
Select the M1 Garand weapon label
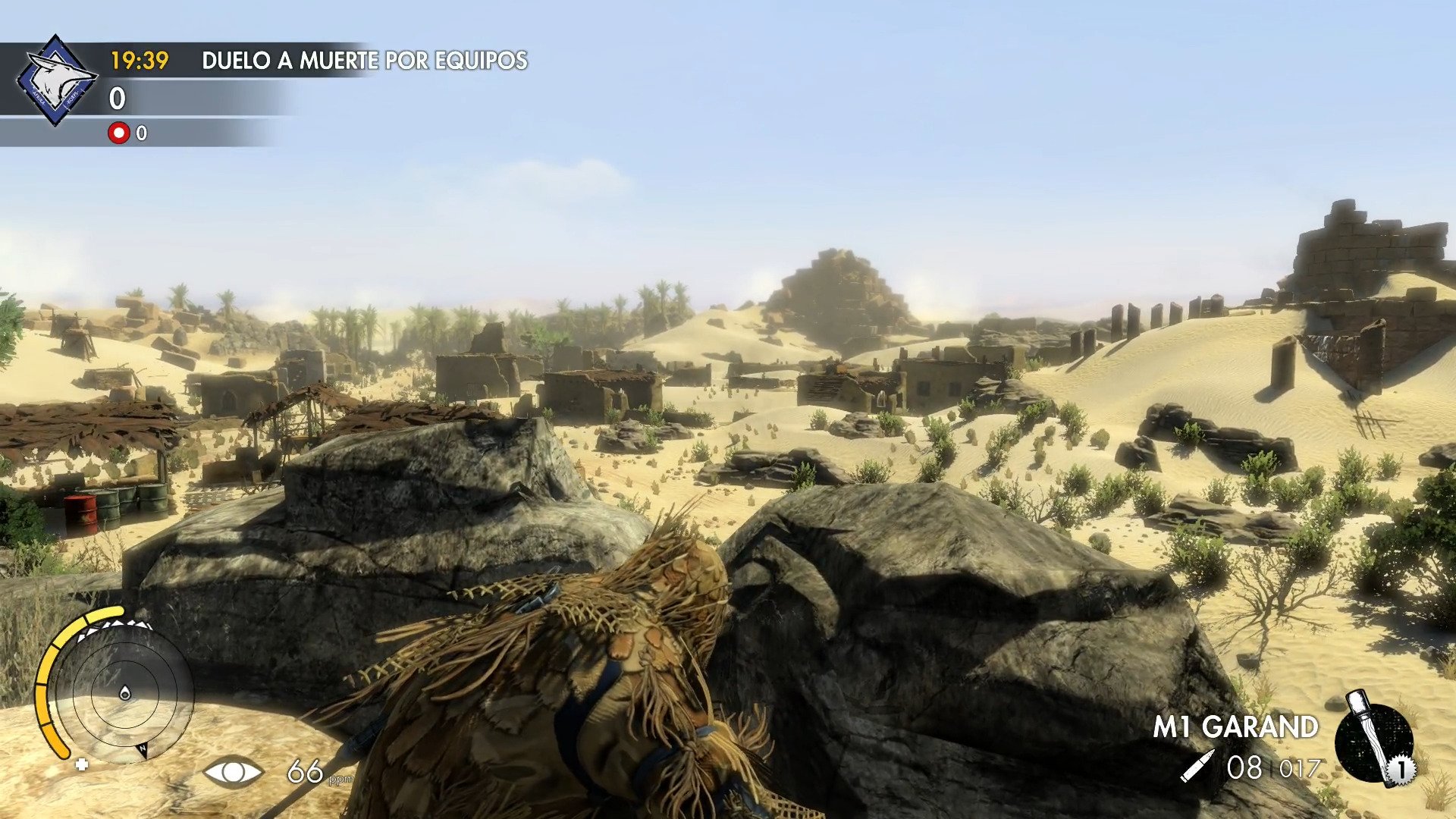pos(1235,726)
